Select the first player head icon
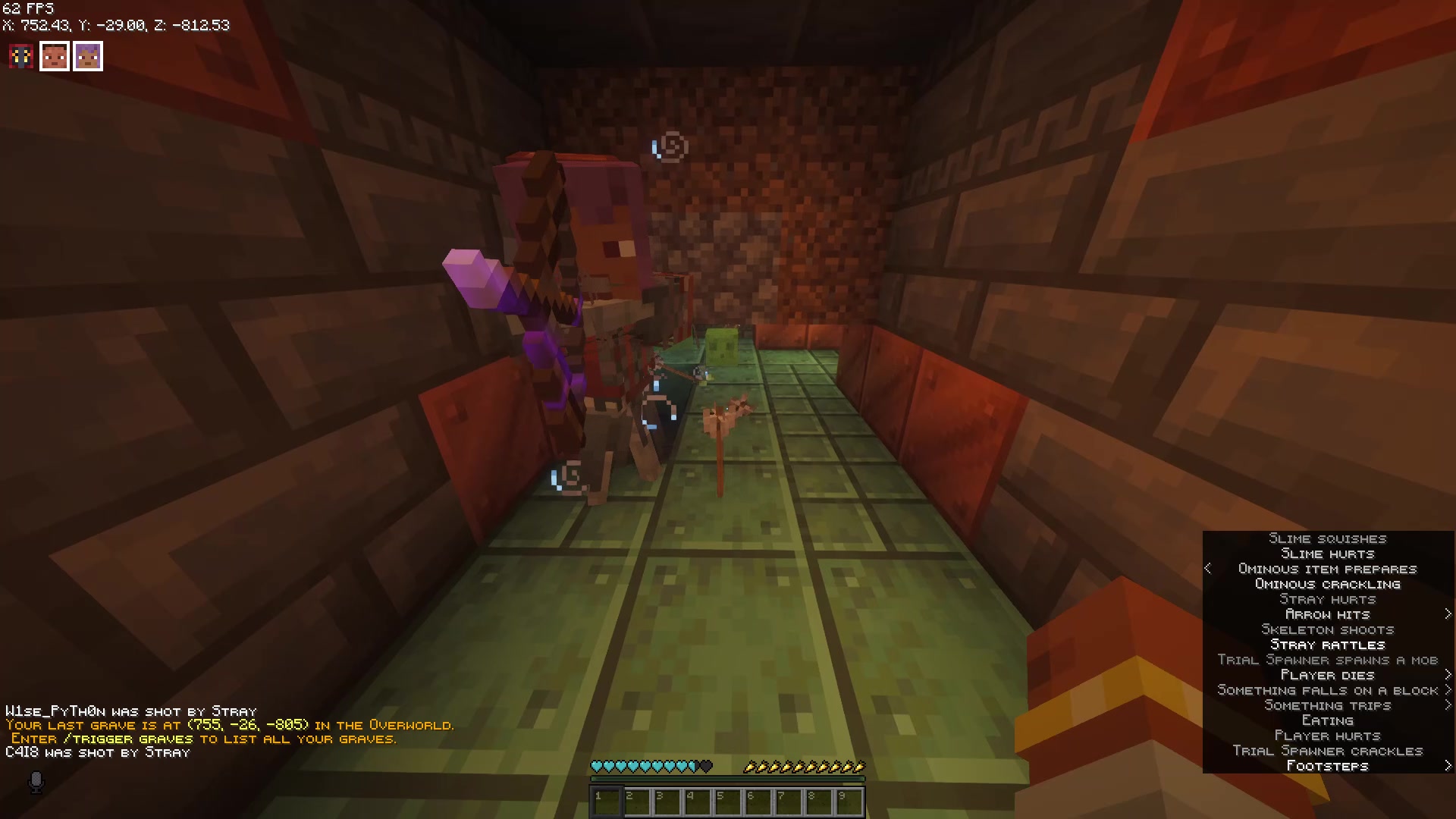 point(20,55)
